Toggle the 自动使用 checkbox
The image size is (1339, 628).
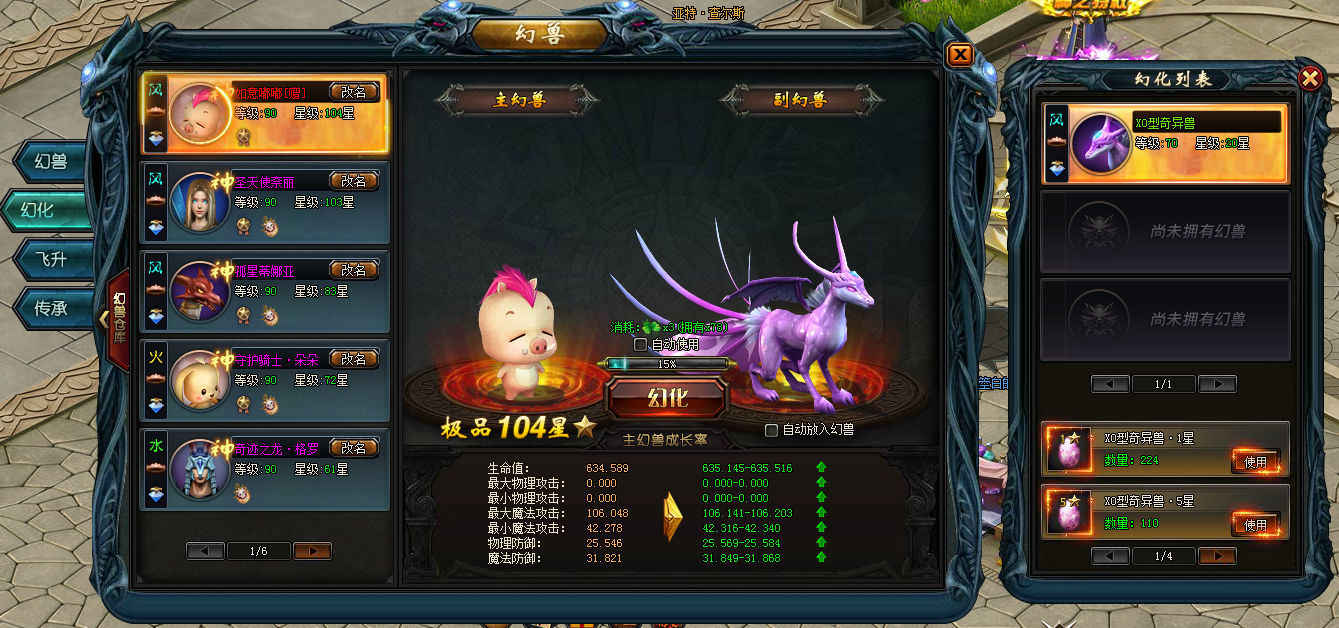click(641, 344)
